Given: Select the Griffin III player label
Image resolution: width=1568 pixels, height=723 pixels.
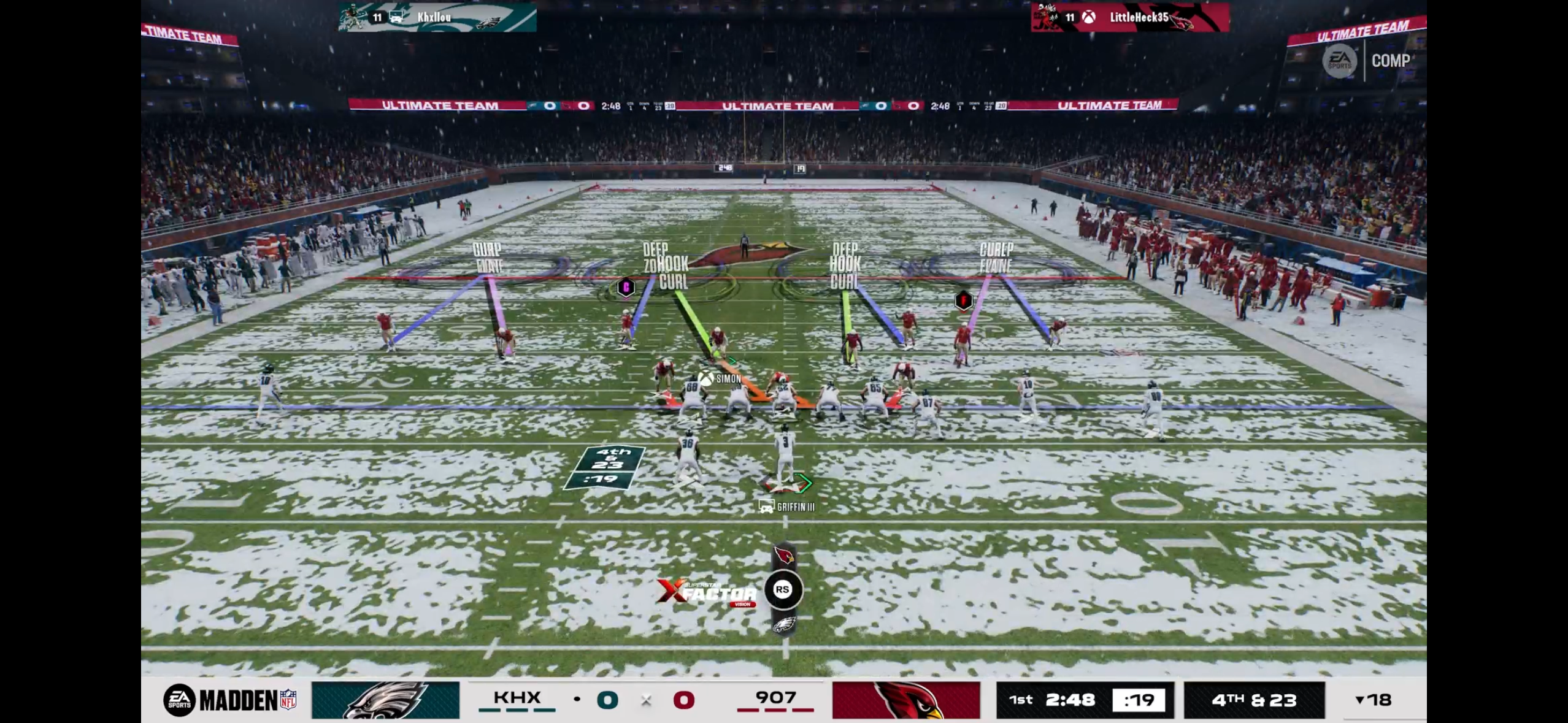Looking at the screenshot, I should coord(788,507).
